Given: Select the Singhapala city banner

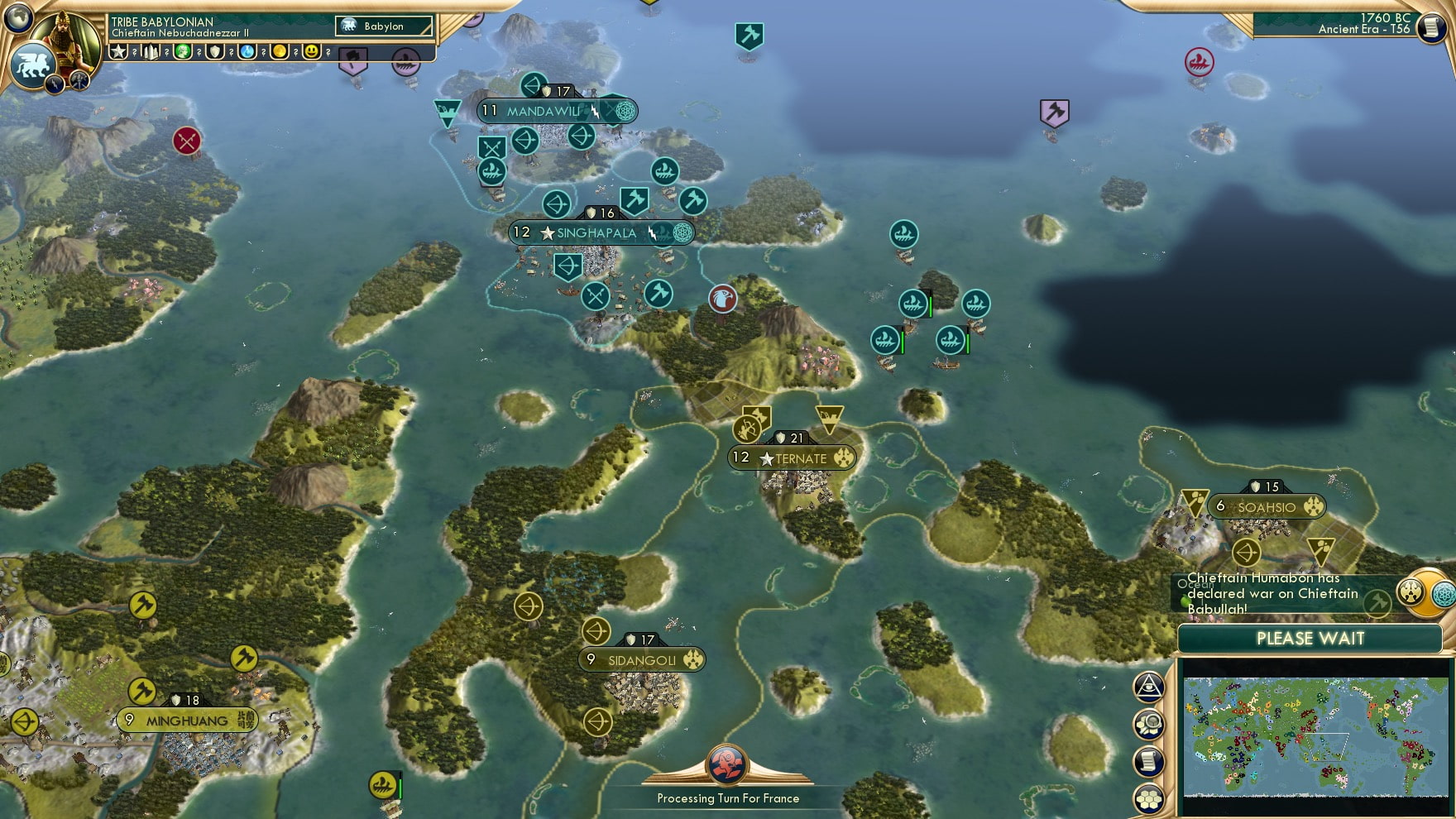Looking at the screenshot, I should pos(596,232).
